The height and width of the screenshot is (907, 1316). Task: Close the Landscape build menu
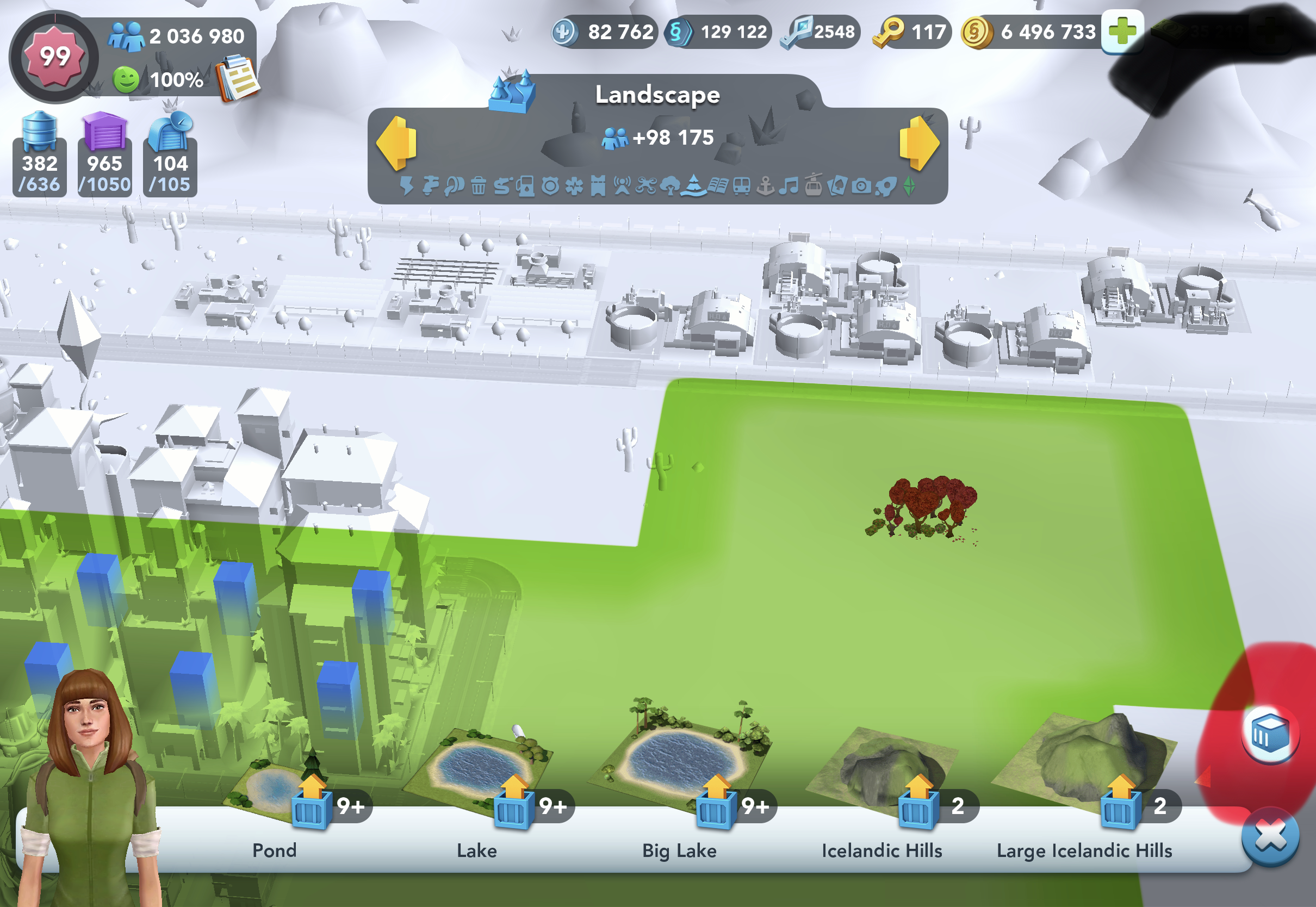click(x=1270, y=836)
